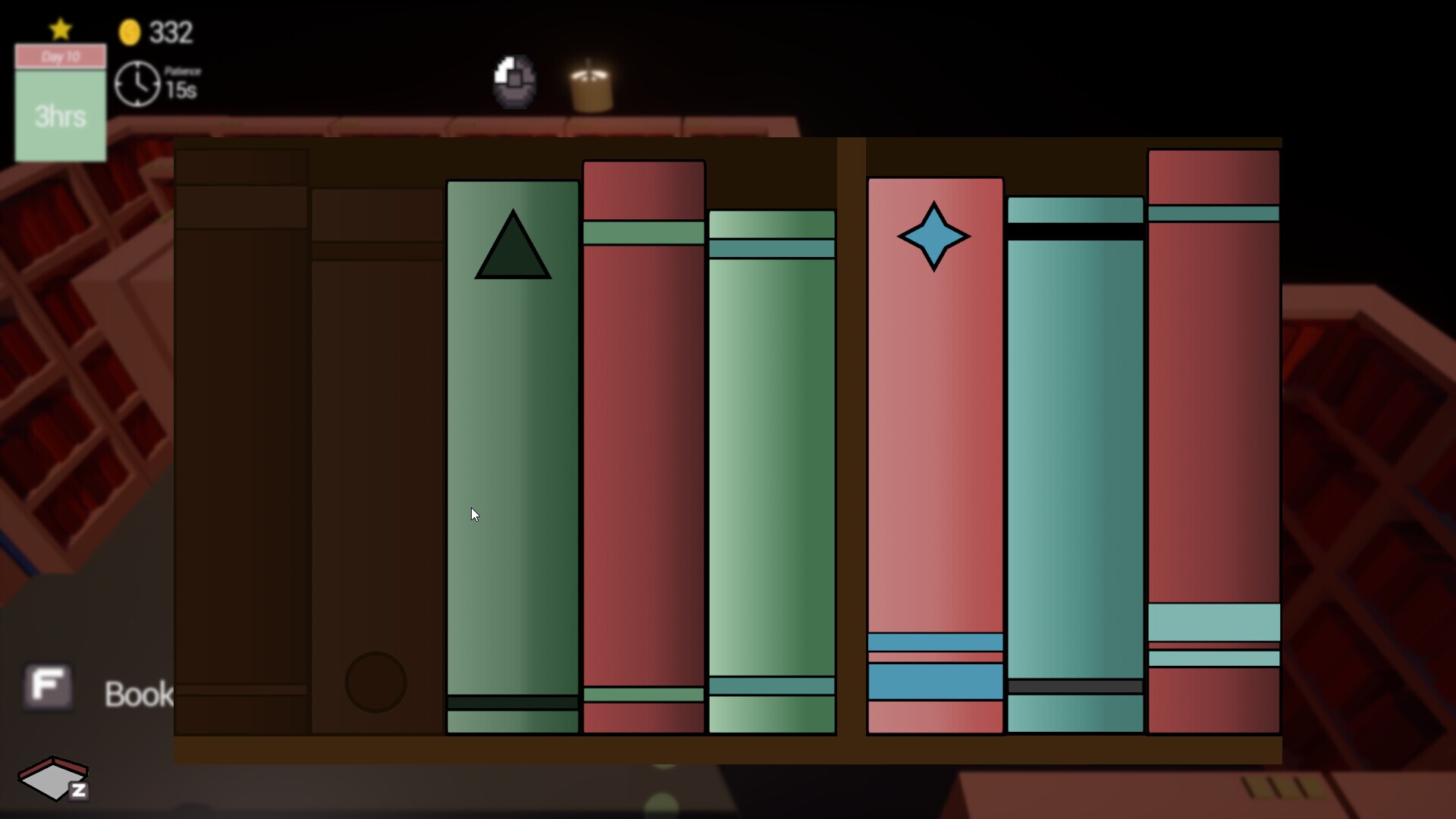Click the yellow star rating icon
Viewport: 1456px width, 819px height.
(60, 29)
